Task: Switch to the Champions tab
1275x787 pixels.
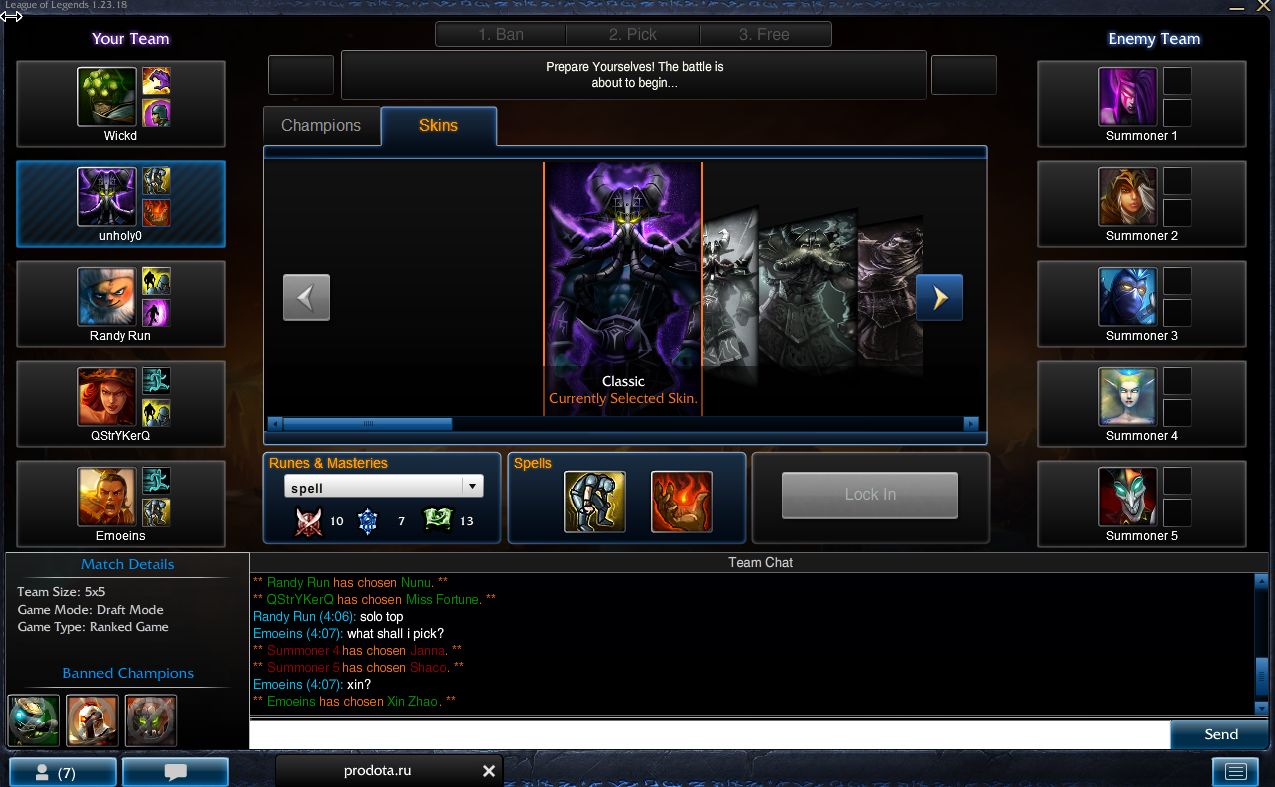Action: 321,126
